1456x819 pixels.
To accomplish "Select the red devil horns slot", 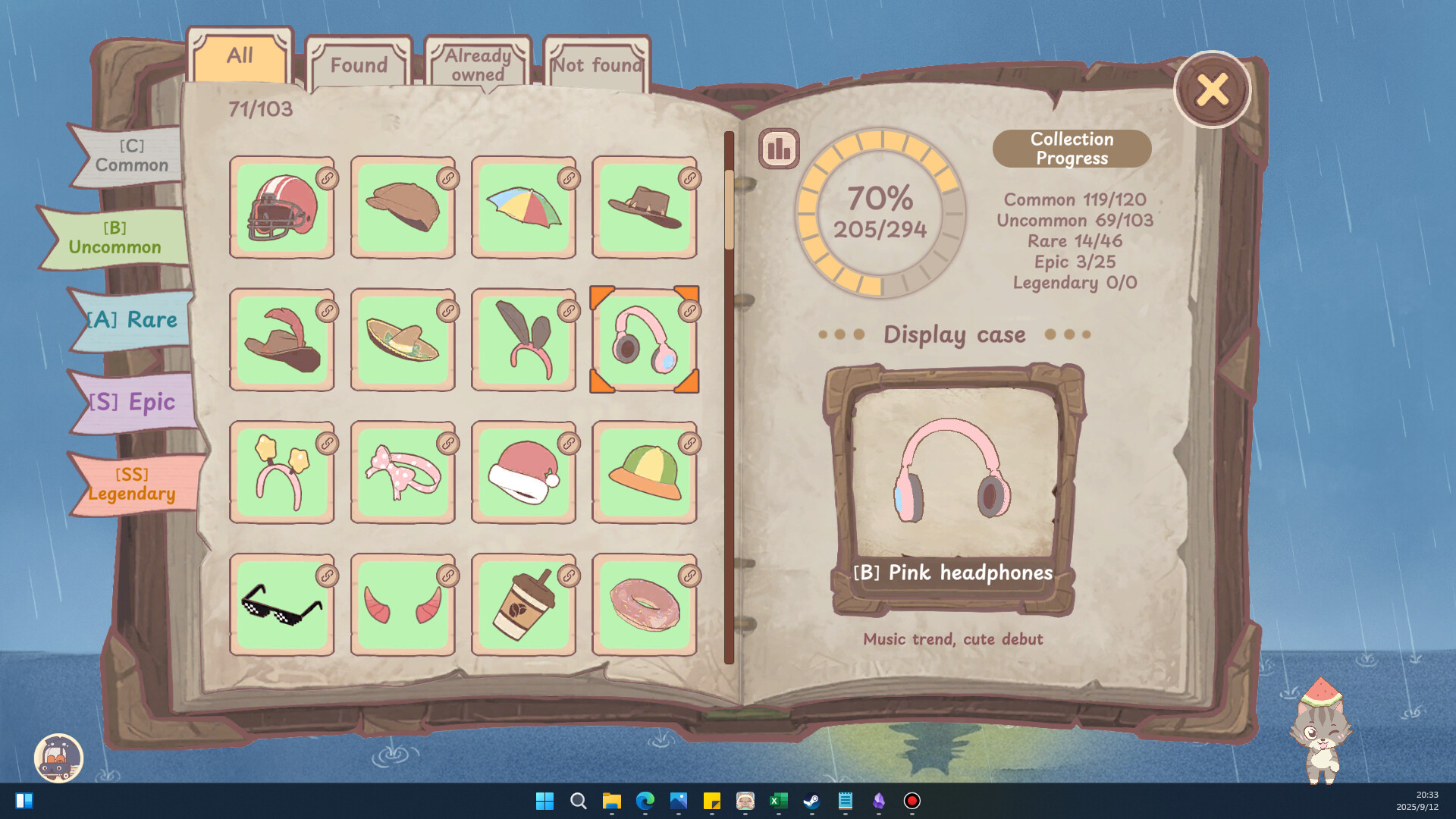I will click(x=403, y=605).
